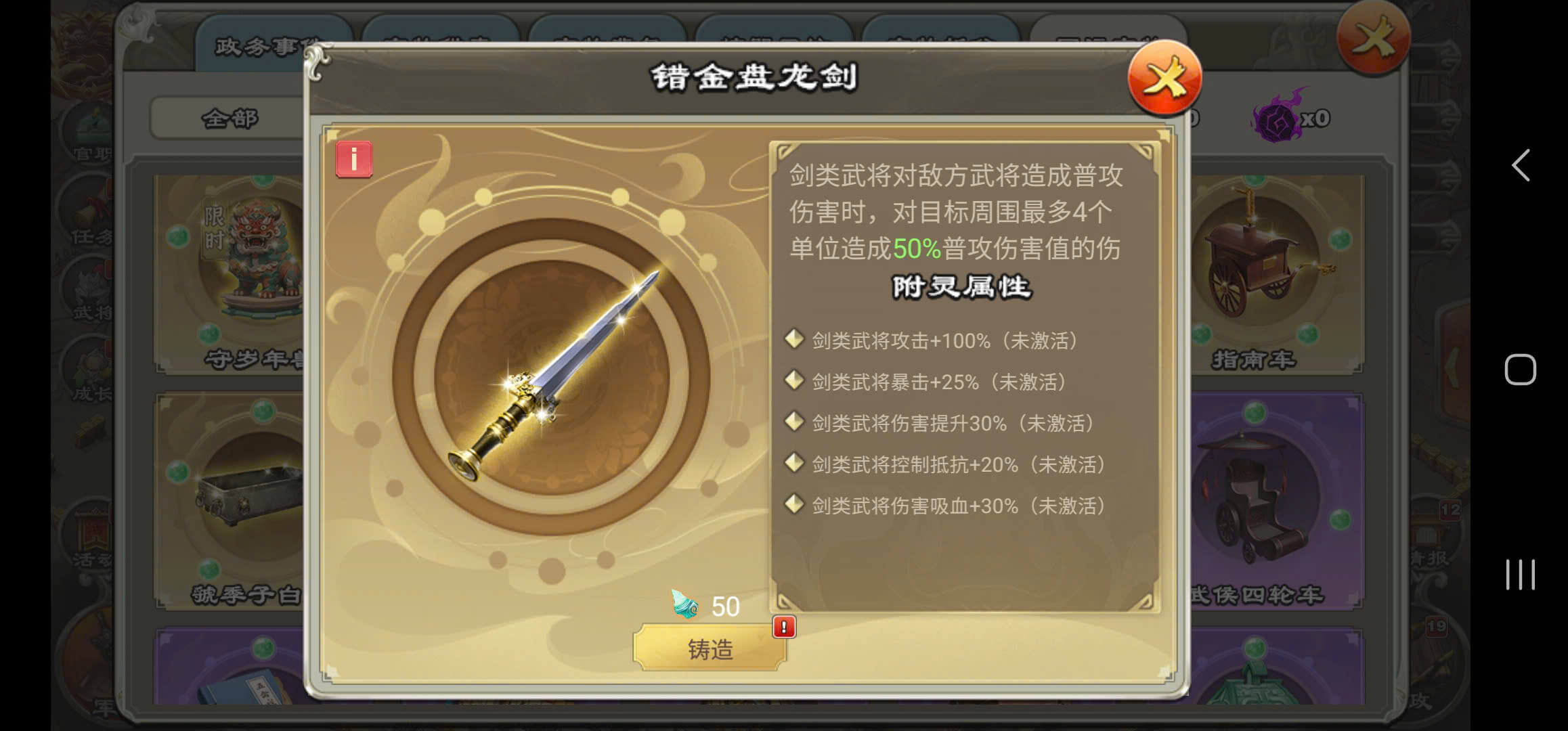Select the 全部 filter
Screen dimensions: 1568x731
(x=229, y=118)
